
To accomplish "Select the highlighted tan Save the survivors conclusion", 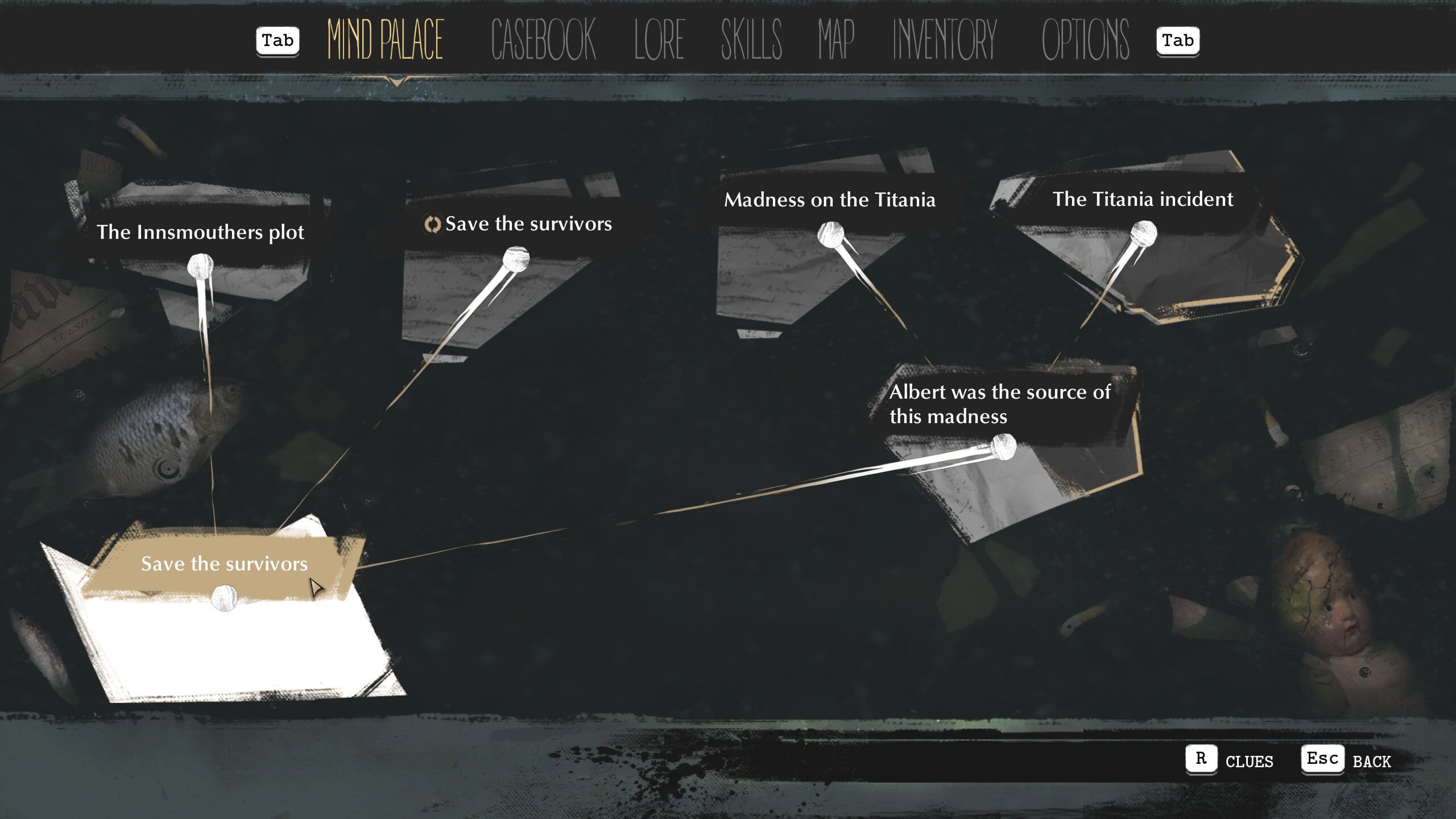I will [224, 564].
